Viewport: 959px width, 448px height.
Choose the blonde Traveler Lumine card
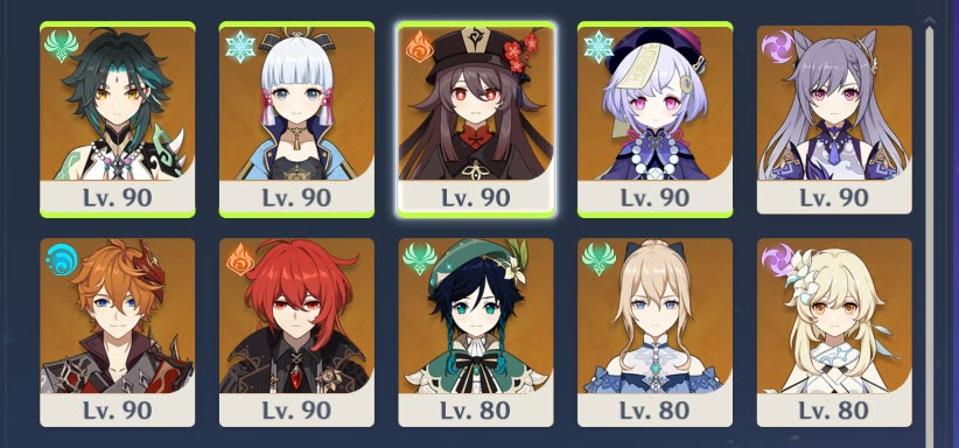(834, 330)
